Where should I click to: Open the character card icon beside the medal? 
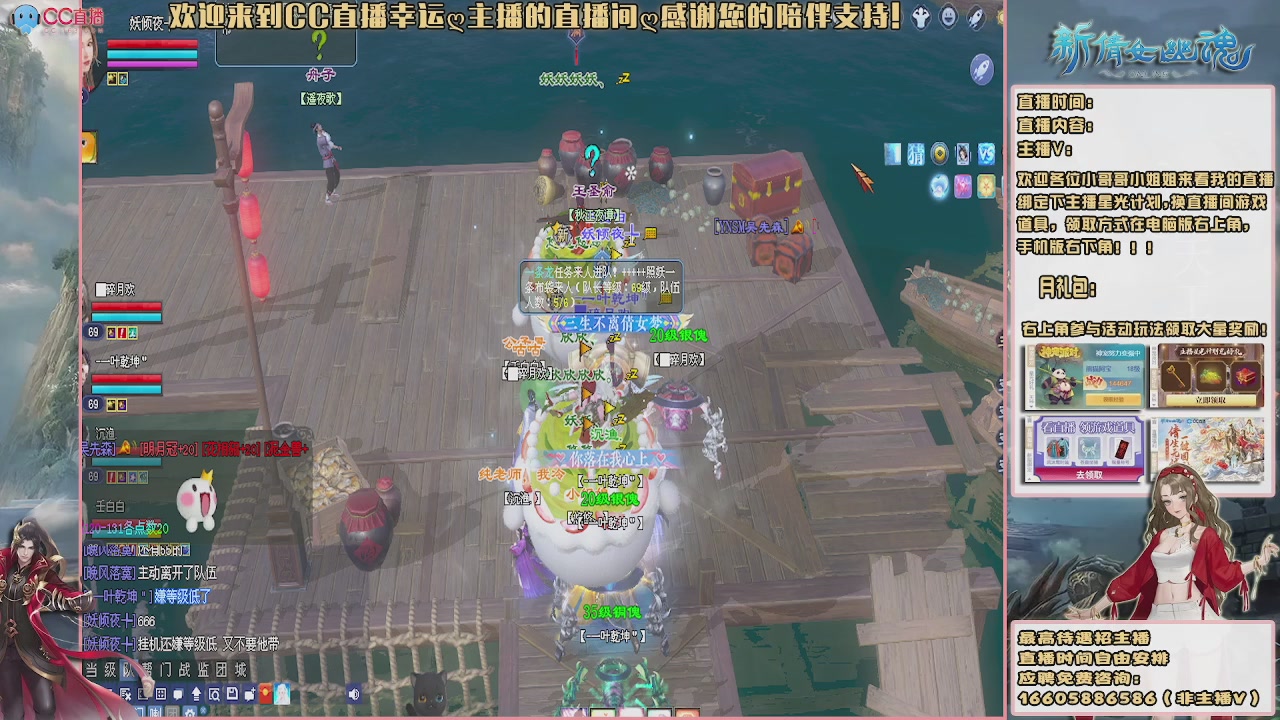(x=963, y=153)
